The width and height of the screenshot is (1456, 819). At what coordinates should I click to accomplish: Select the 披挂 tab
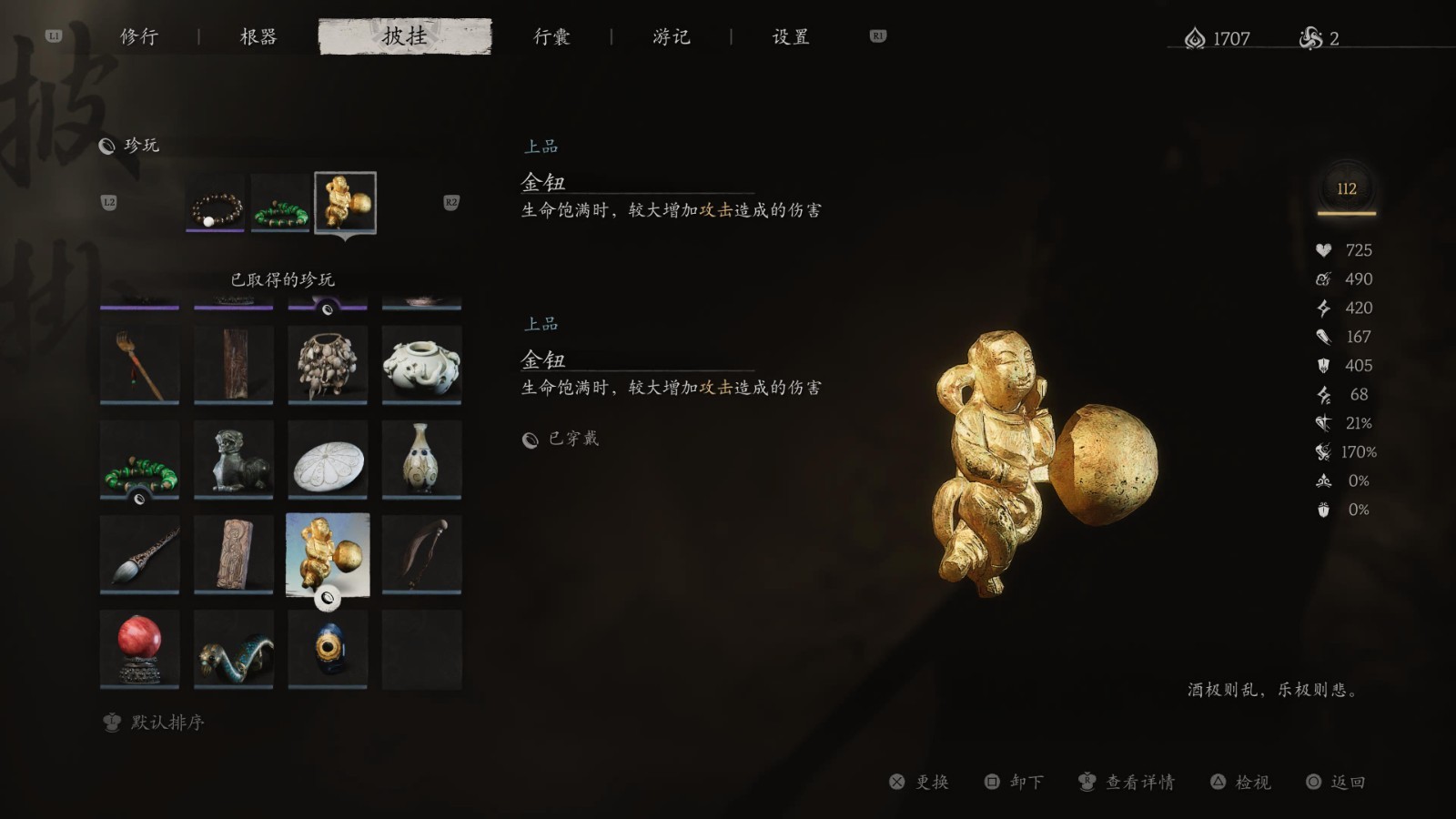point(405,36)
